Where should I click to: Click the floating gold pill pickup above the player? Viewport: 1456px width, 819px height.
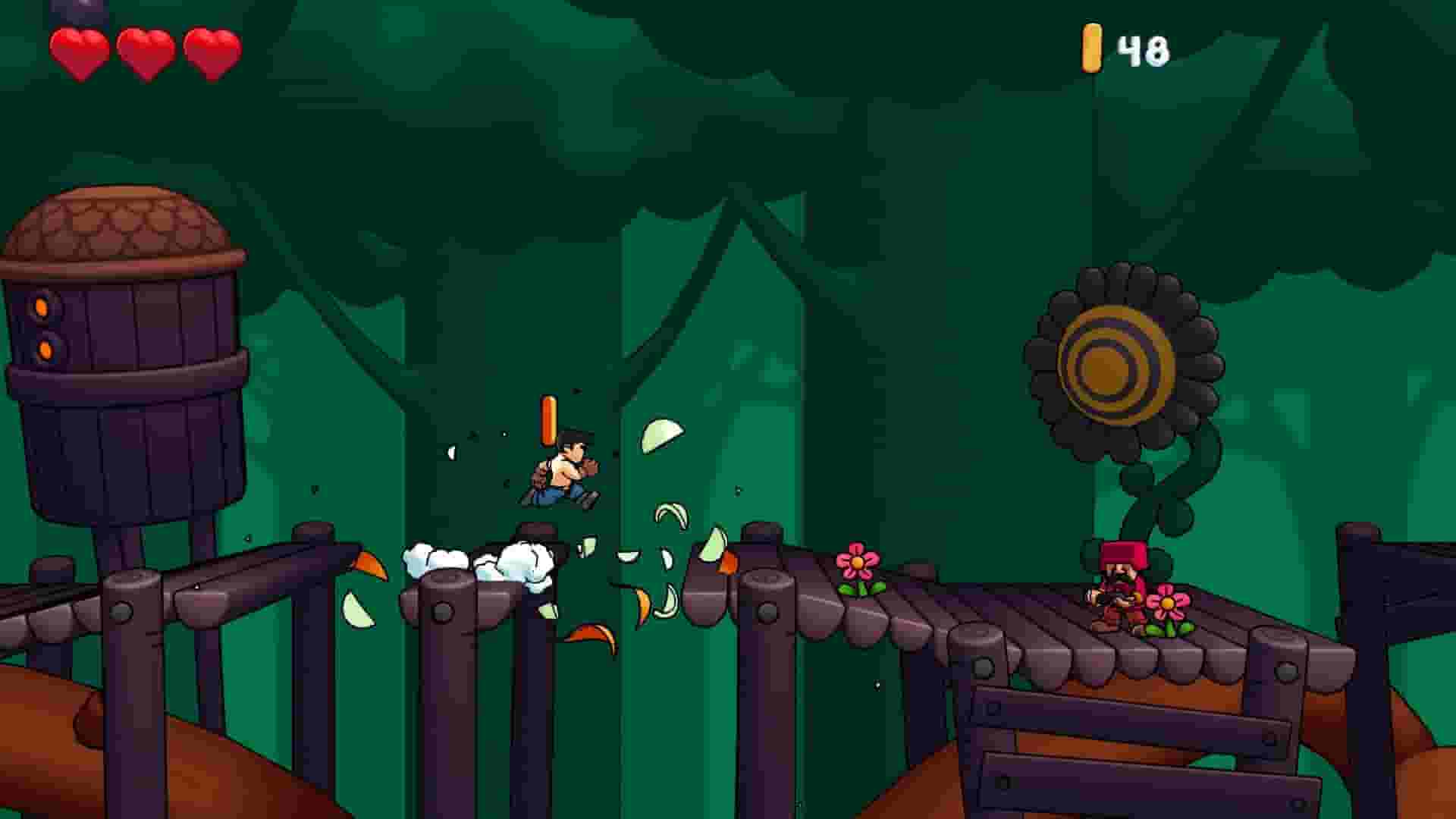pos(550,419)
